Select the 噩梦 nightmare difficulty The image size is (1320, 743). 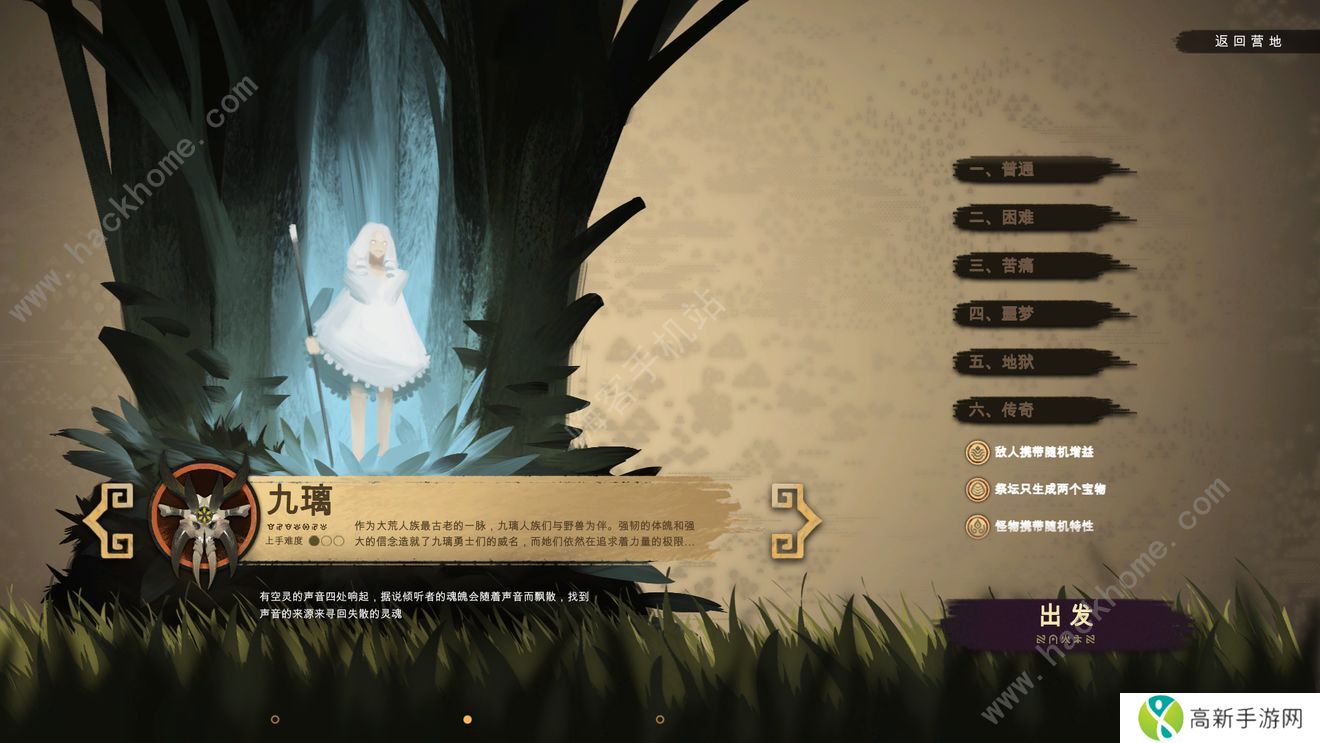click(1040, 314)
